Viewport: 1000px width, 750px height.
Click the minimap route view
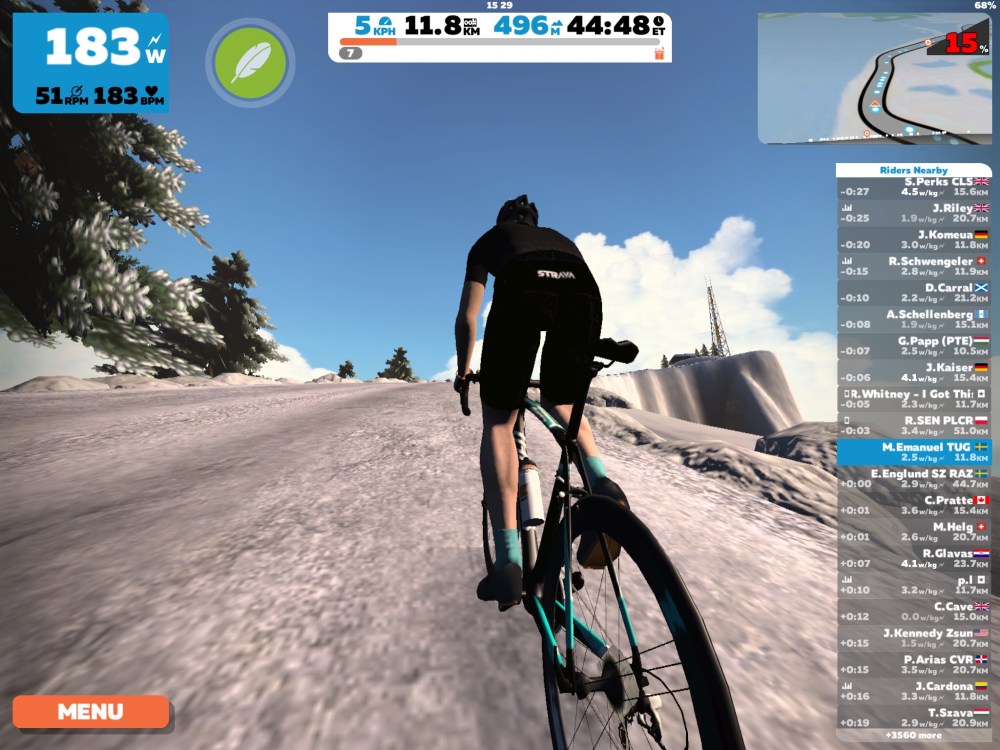874,79
